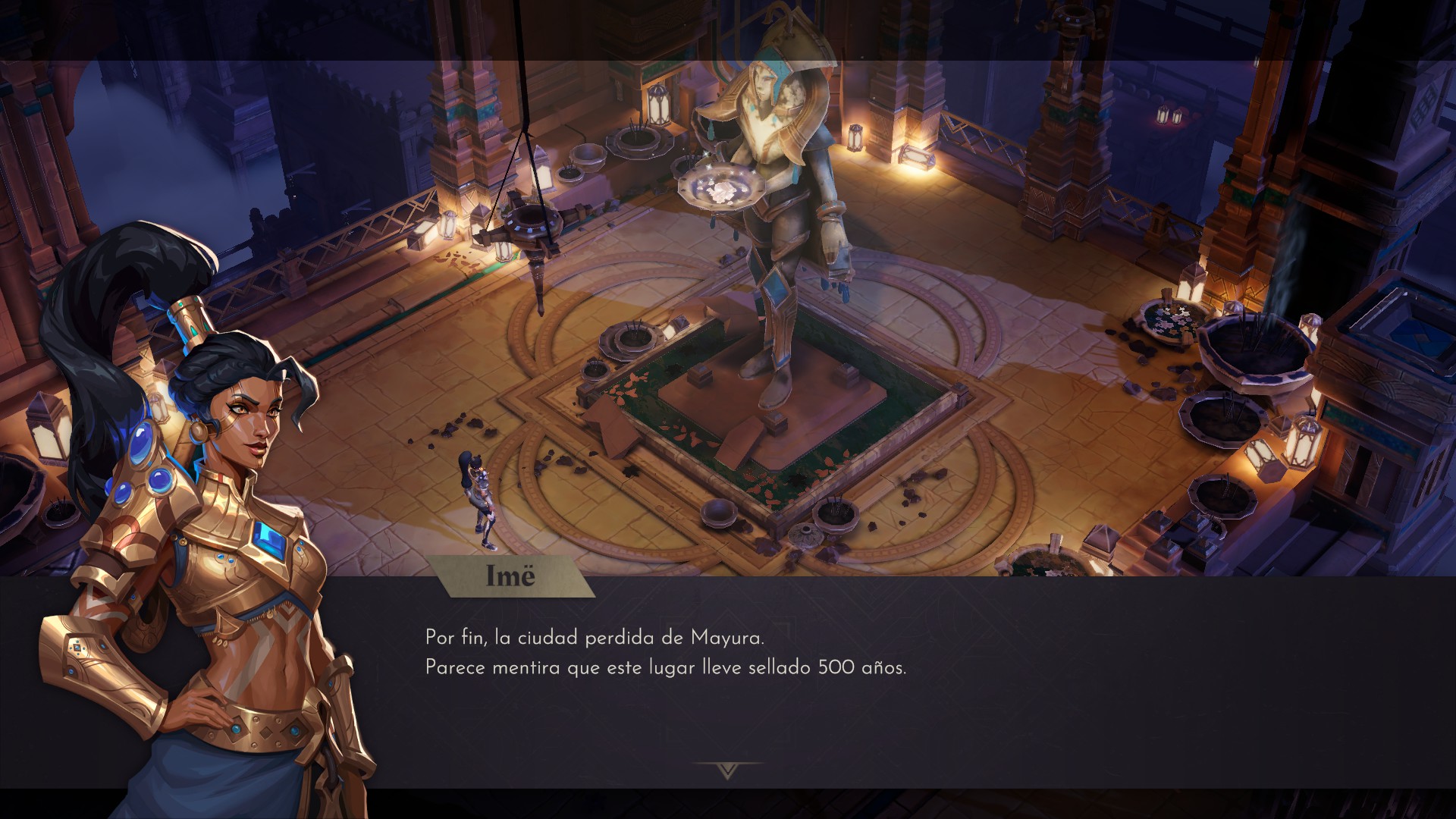The height and width of the screenshot is (819, 1456).
Task: Advance dialogue with the down arrow indicator
Action: (728, 770)
